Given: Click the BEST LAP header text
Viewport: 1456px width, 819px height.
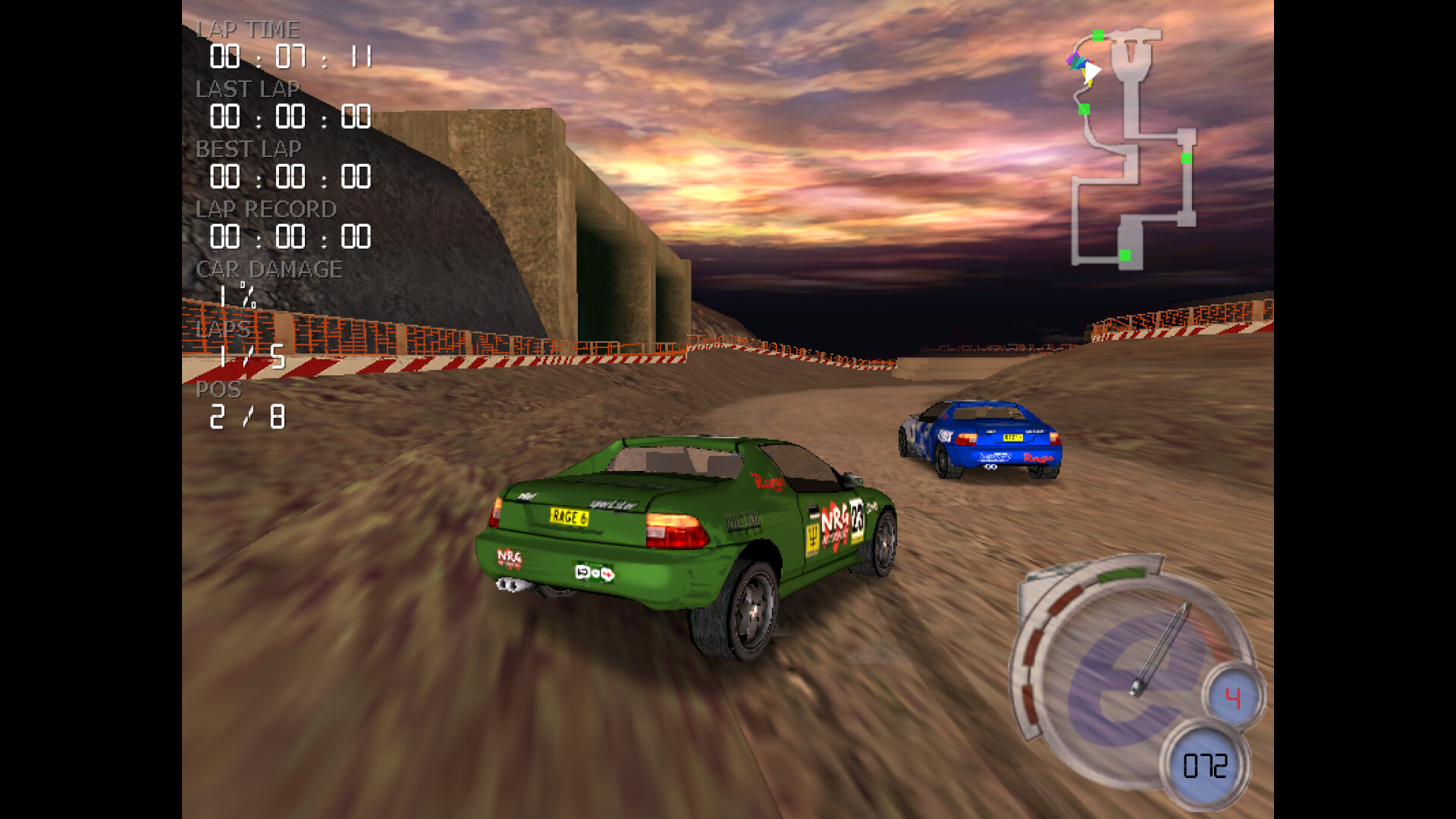Looking at the screenshot, I should tap(249, 149).
